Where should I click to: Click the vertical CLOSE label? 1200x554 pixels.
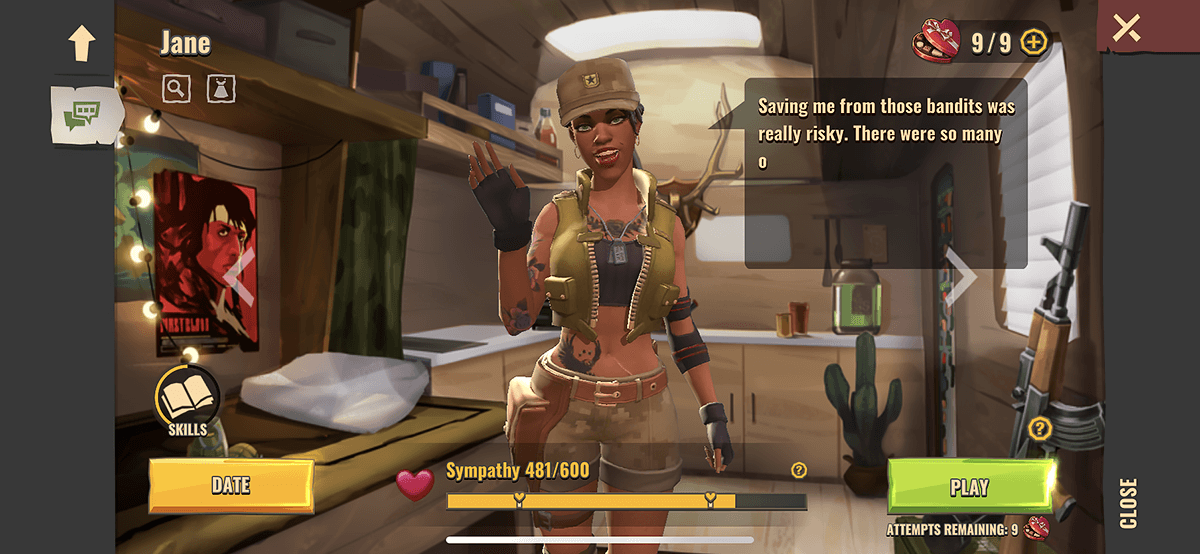(x=1128, y=503)
